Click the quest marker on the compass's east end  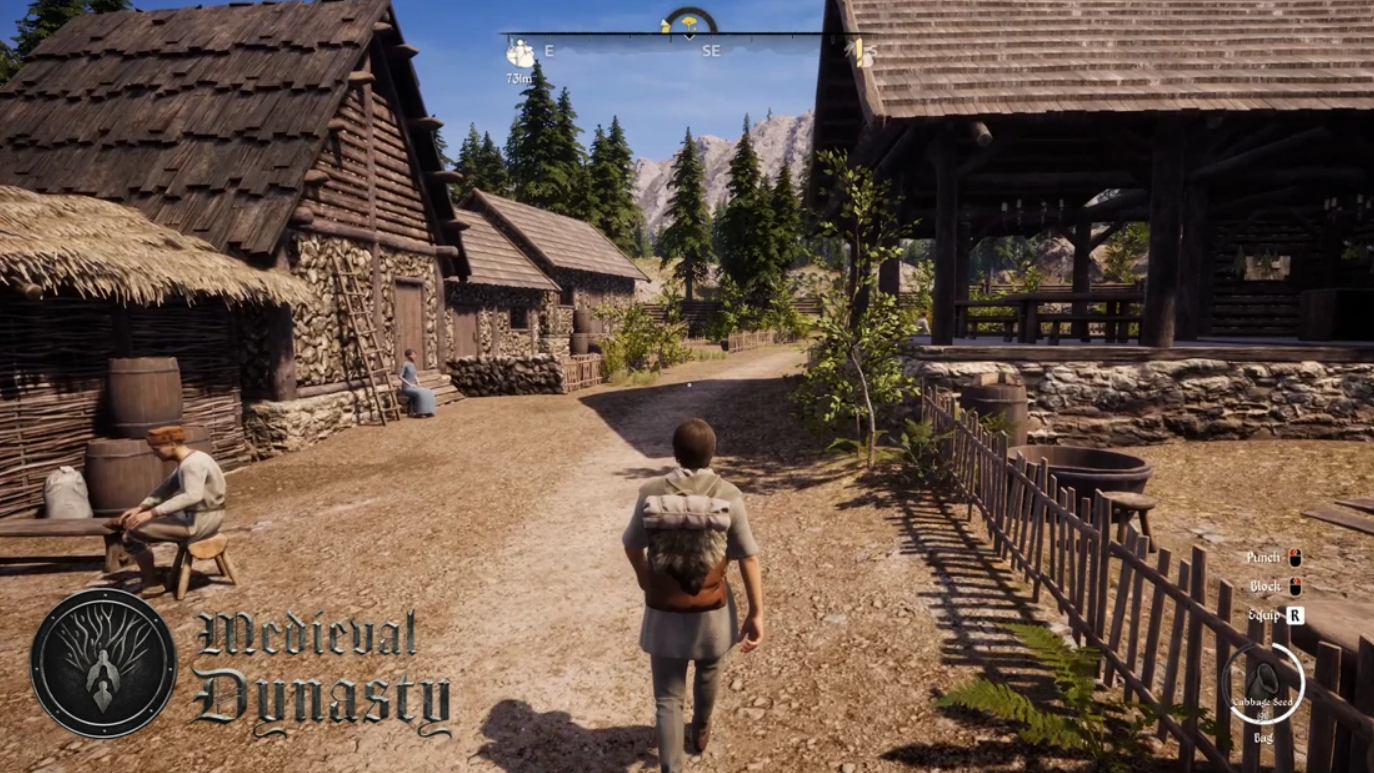pos(519,53)
